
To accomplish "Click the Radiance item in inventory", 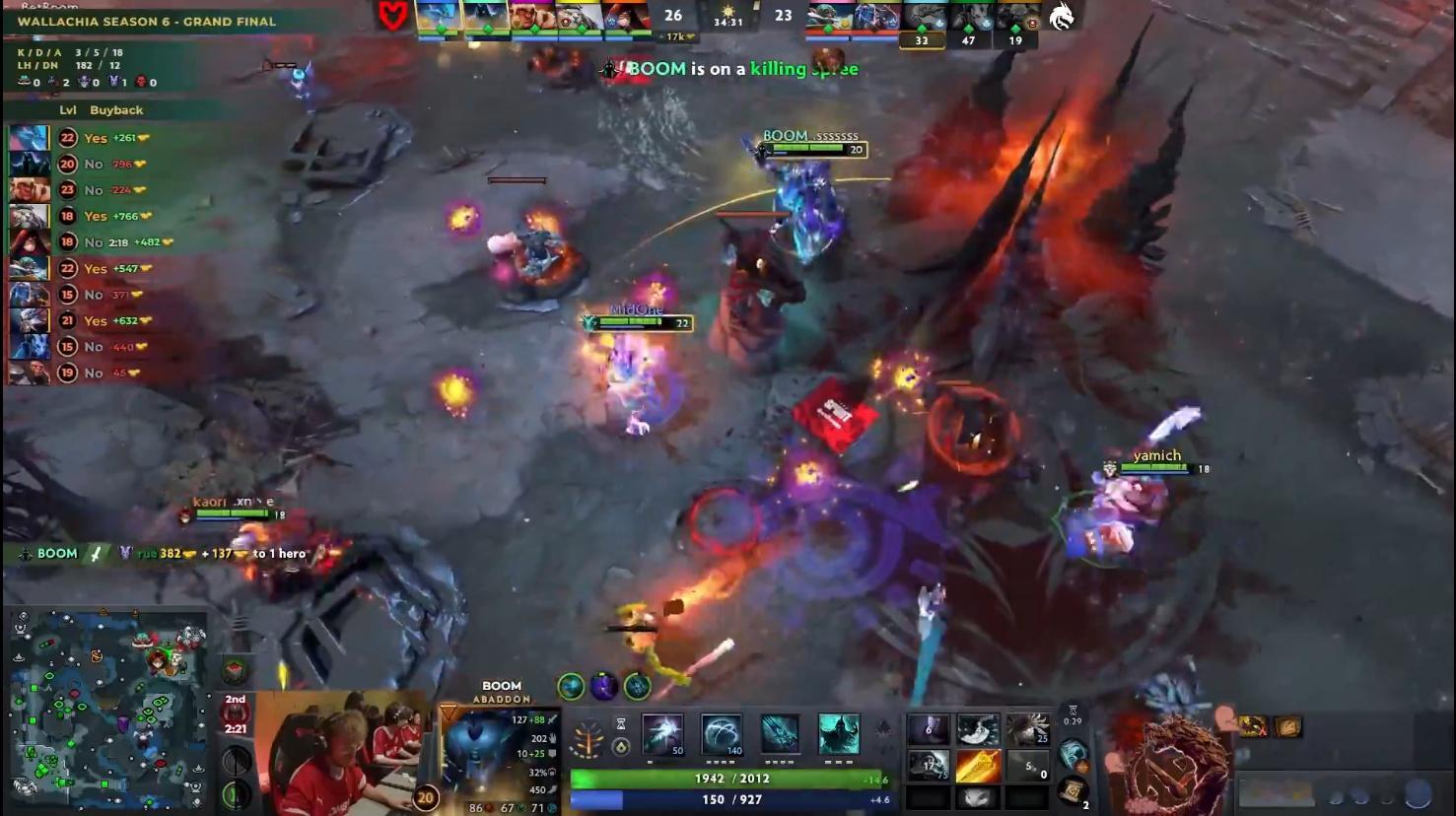I will 980,765.
